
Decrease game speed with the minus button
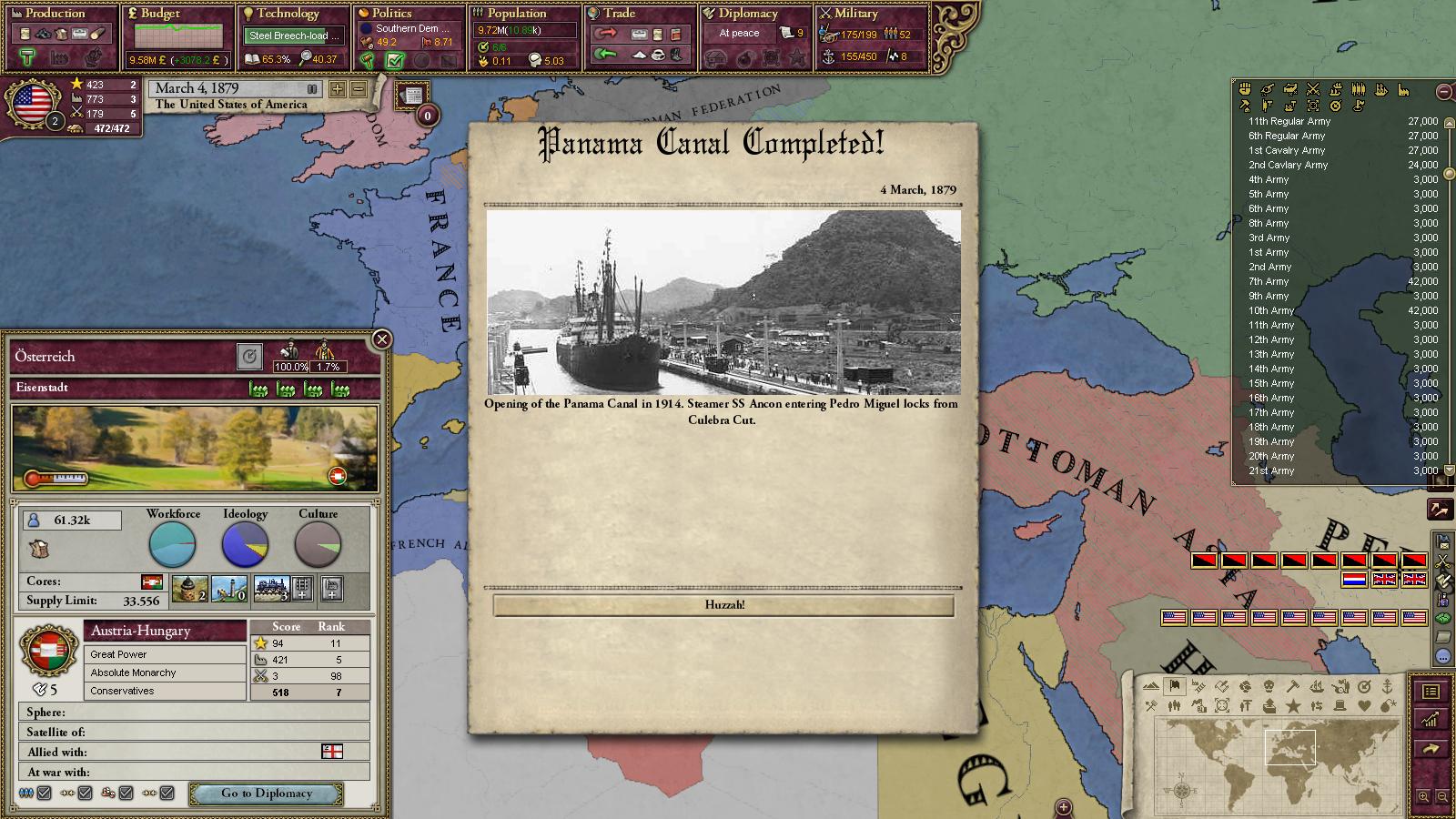point(359,89)
